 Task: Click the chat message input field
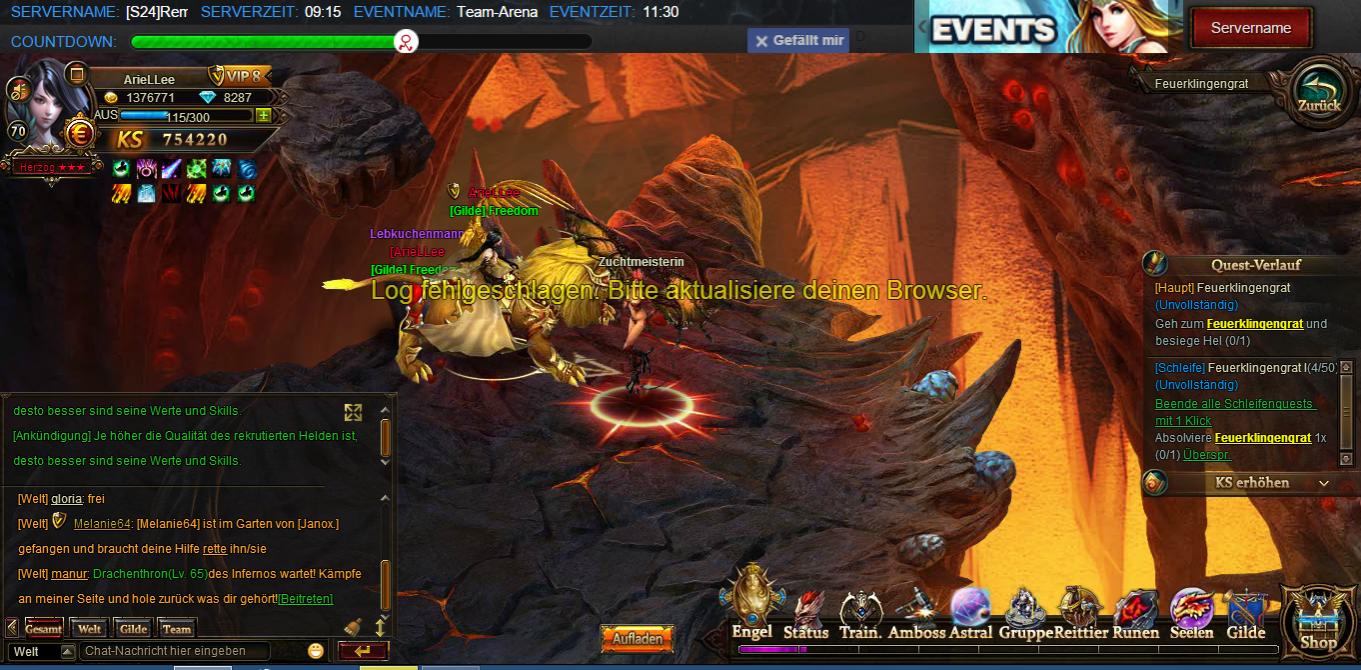point(176,651)
